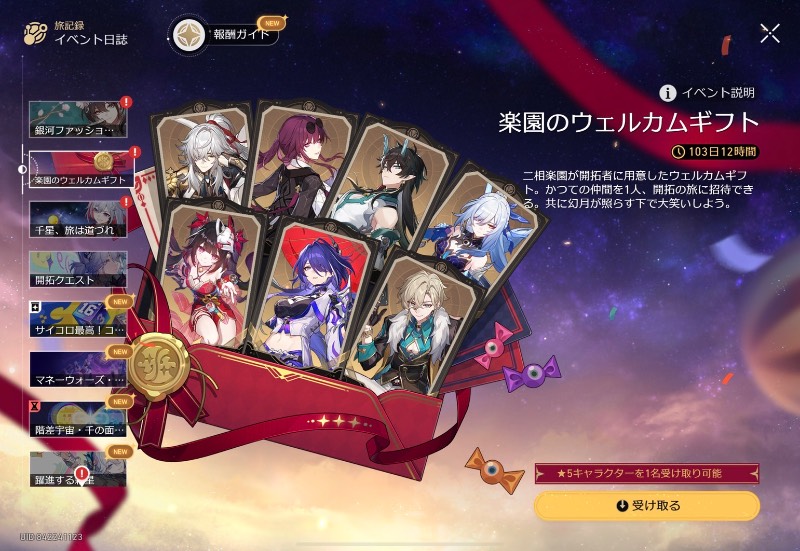
Task: Open the マネーウォーズ event entry
Action: pyautogui.click(x=79, y=368)
